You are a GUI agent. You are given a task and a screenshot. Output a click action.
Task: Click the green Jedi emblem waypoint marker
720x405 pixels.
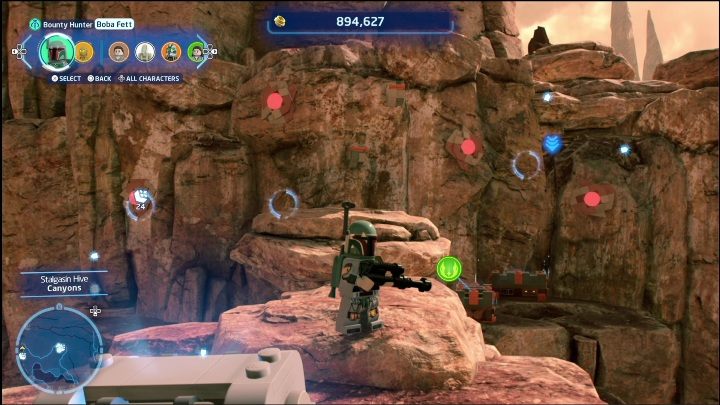448,268
